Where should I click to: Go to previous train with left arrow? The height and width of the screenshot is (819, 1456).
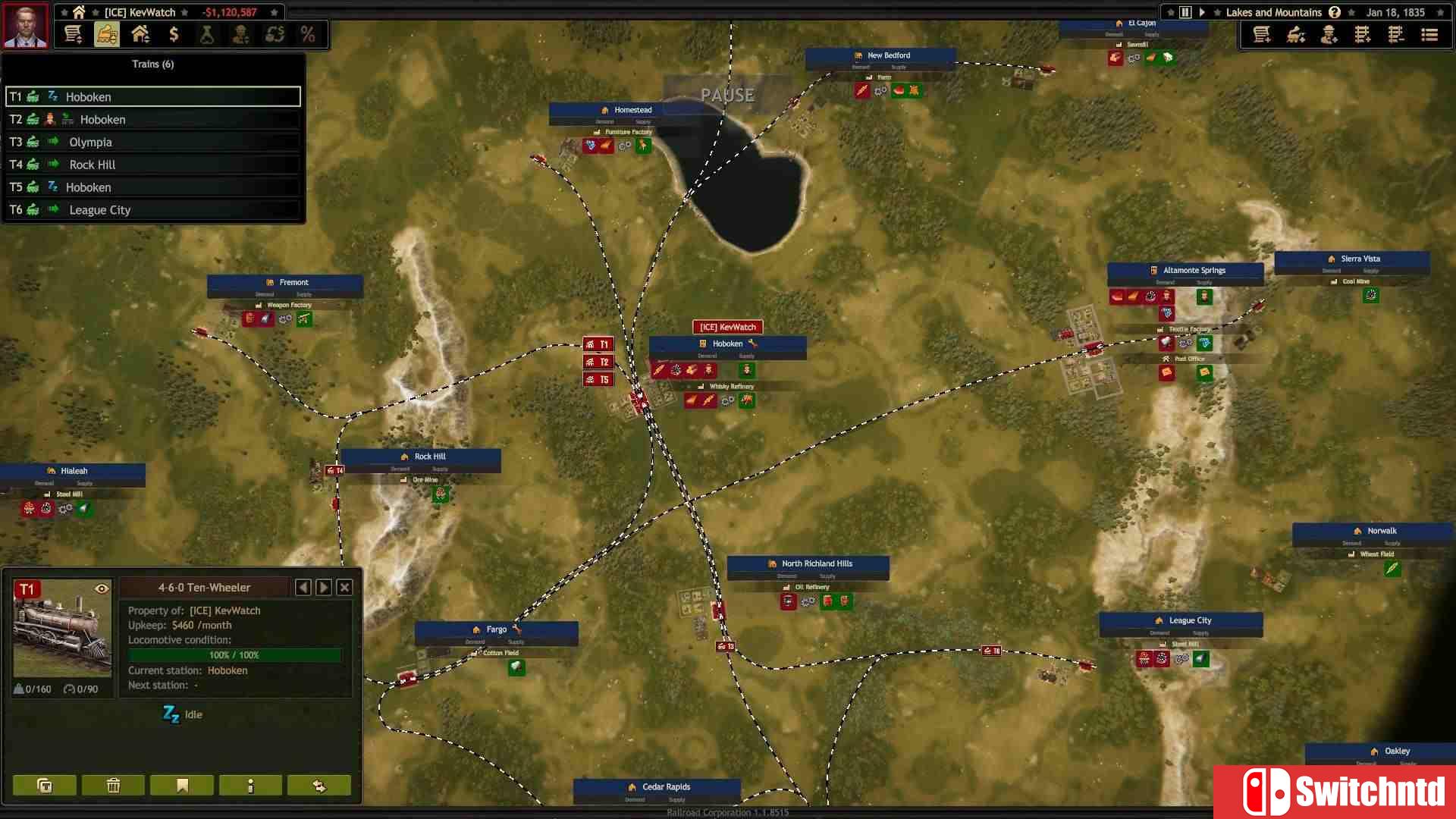303,587
